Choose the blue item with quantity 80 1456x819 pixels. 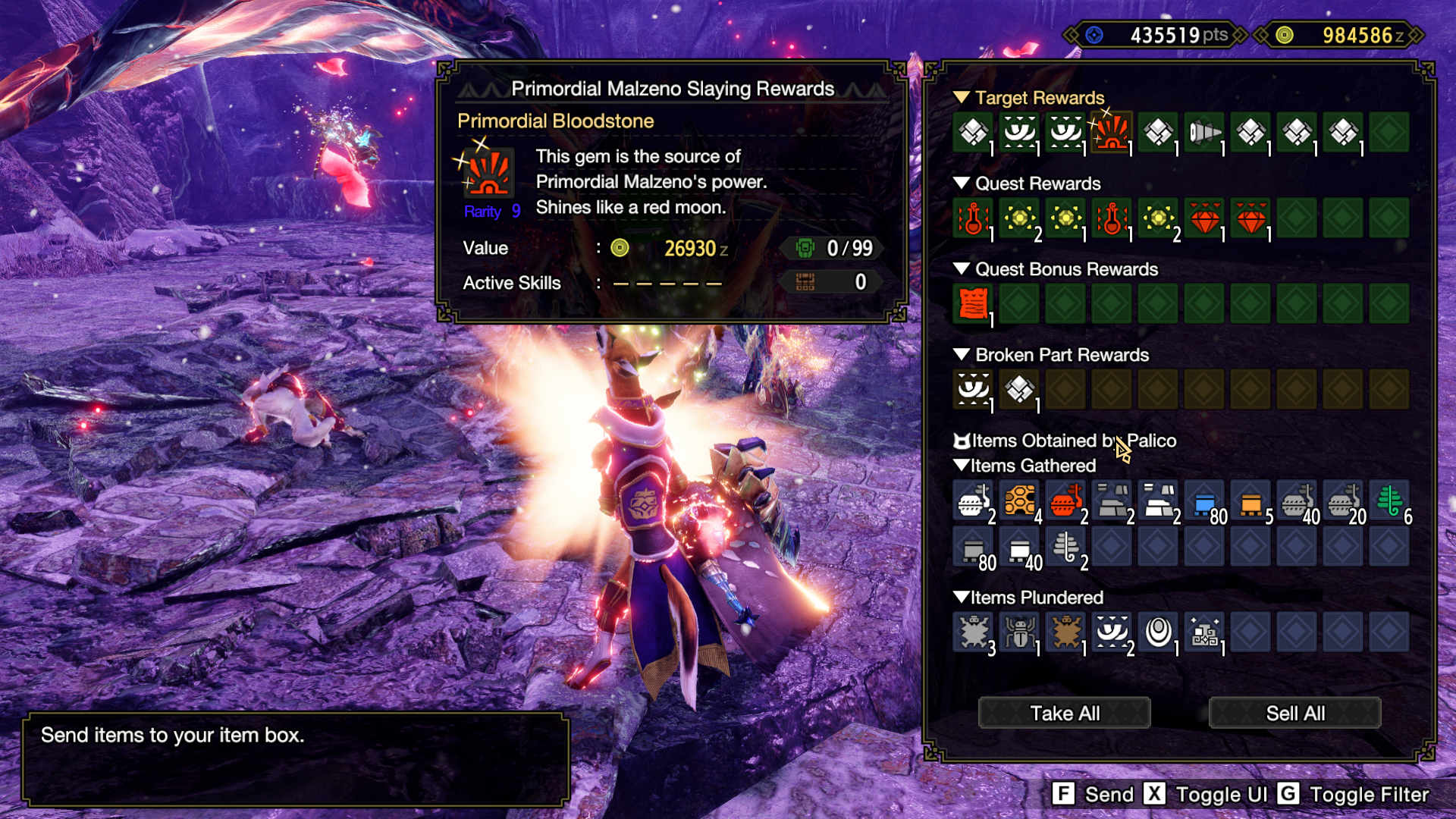[1204, 500]
